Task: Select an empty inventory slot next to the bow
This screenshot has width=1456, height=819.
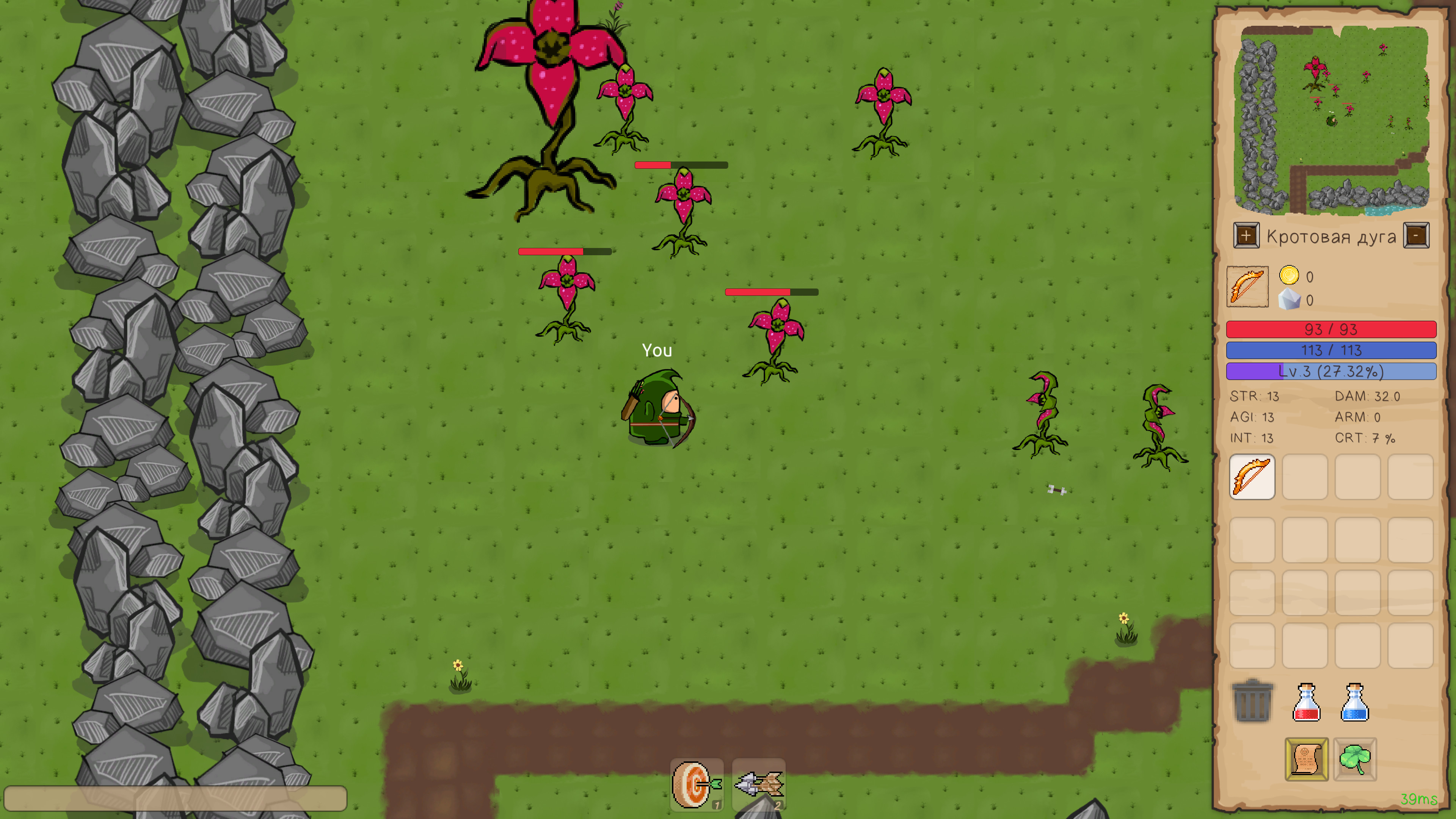Action: click(1304, 477)
